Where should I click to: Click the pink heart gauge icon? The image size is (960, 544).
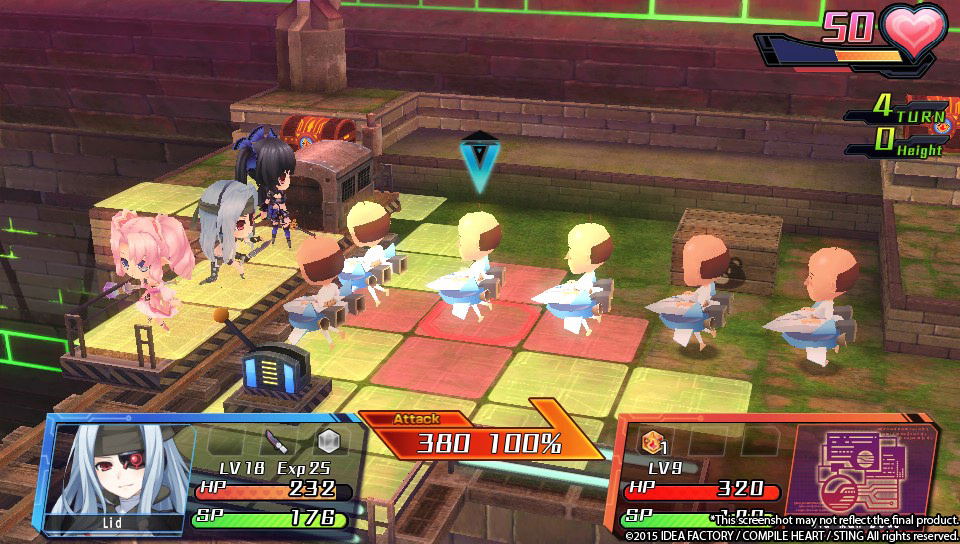(912, 32)
